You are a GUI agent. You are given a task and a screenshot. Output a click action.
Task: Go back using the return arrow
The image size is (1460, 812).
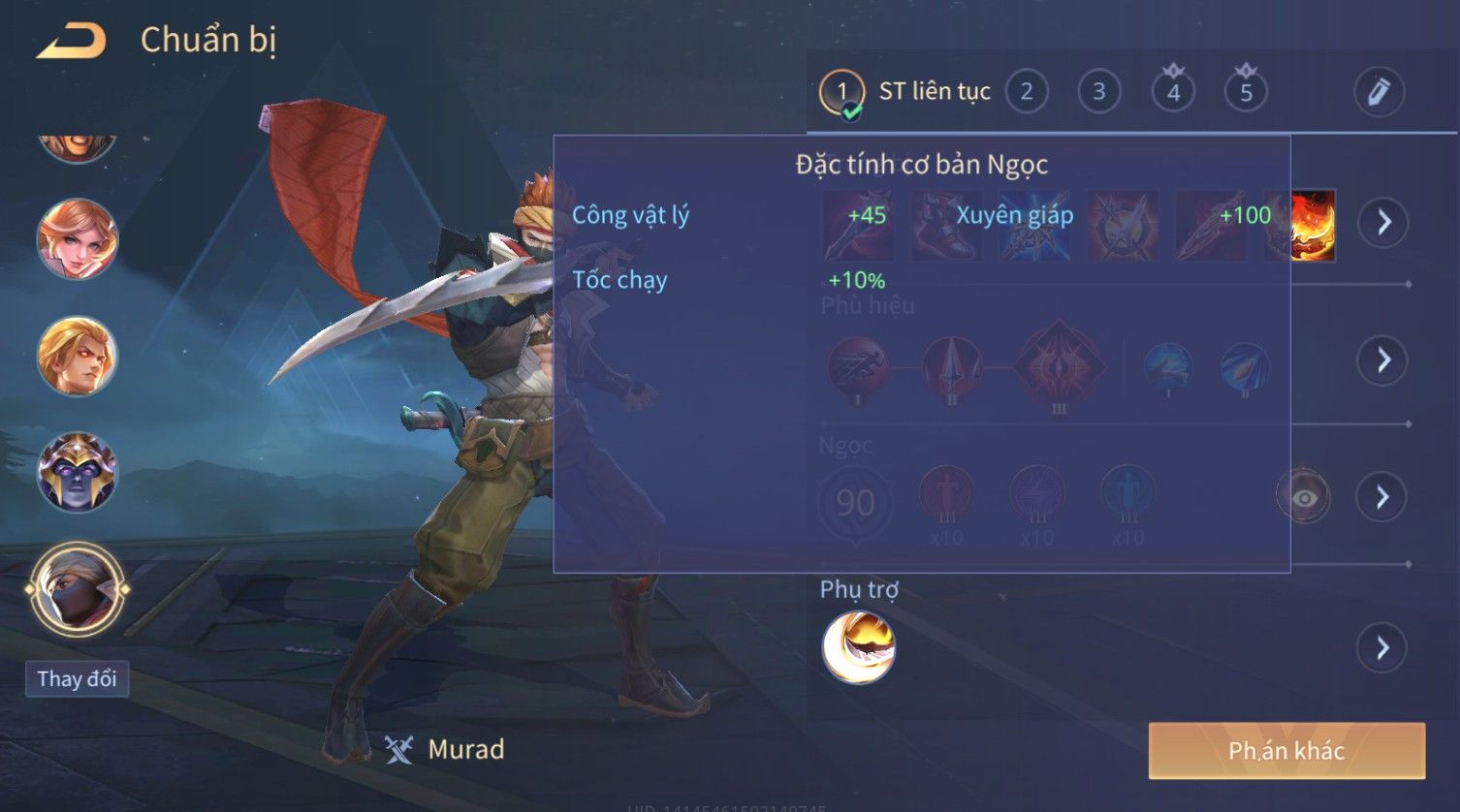coord(71,41)
